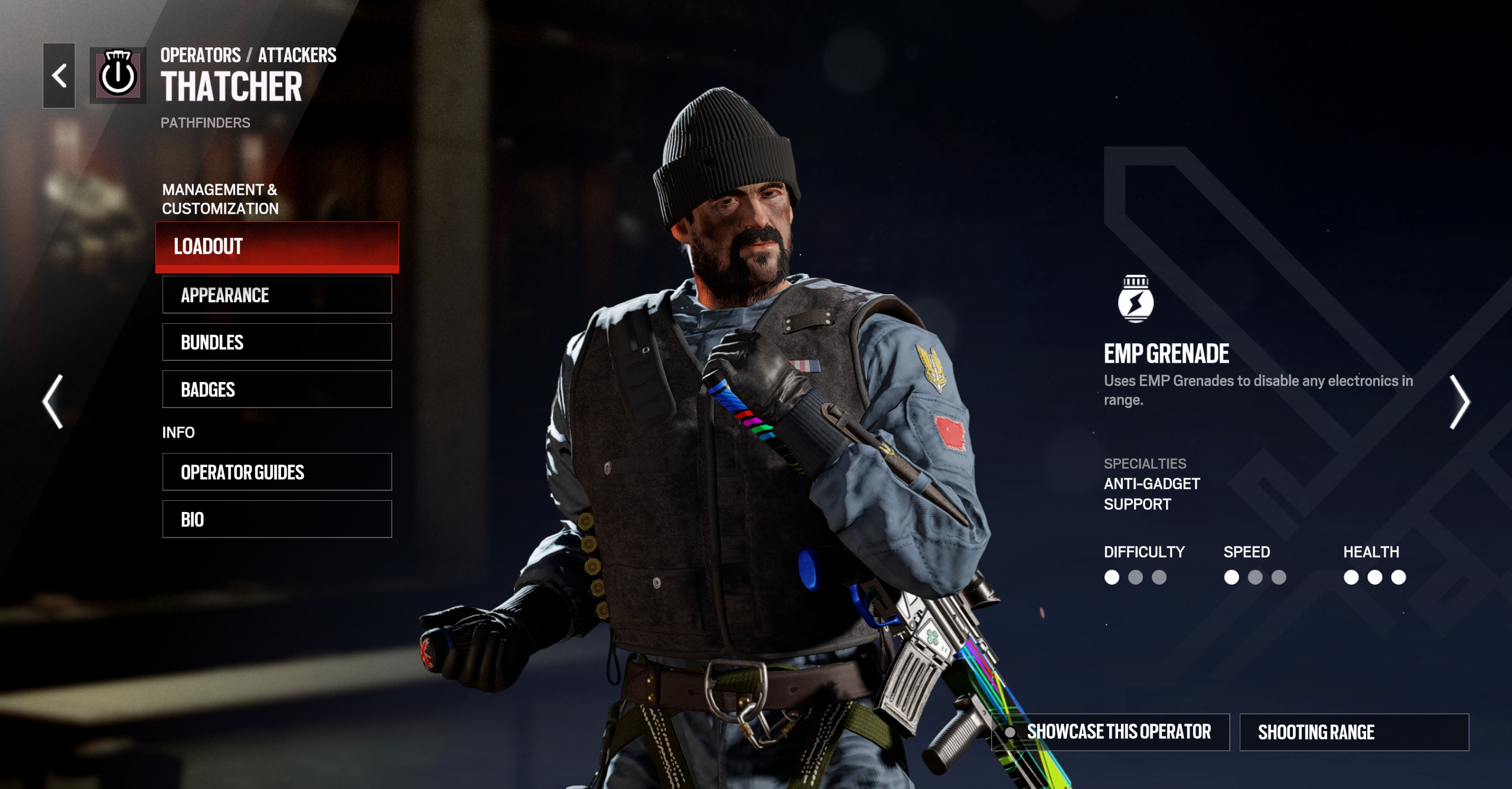Click the Operators breadcrumb link
Screen dimensions: 1512x789
[x=200, y=56]
